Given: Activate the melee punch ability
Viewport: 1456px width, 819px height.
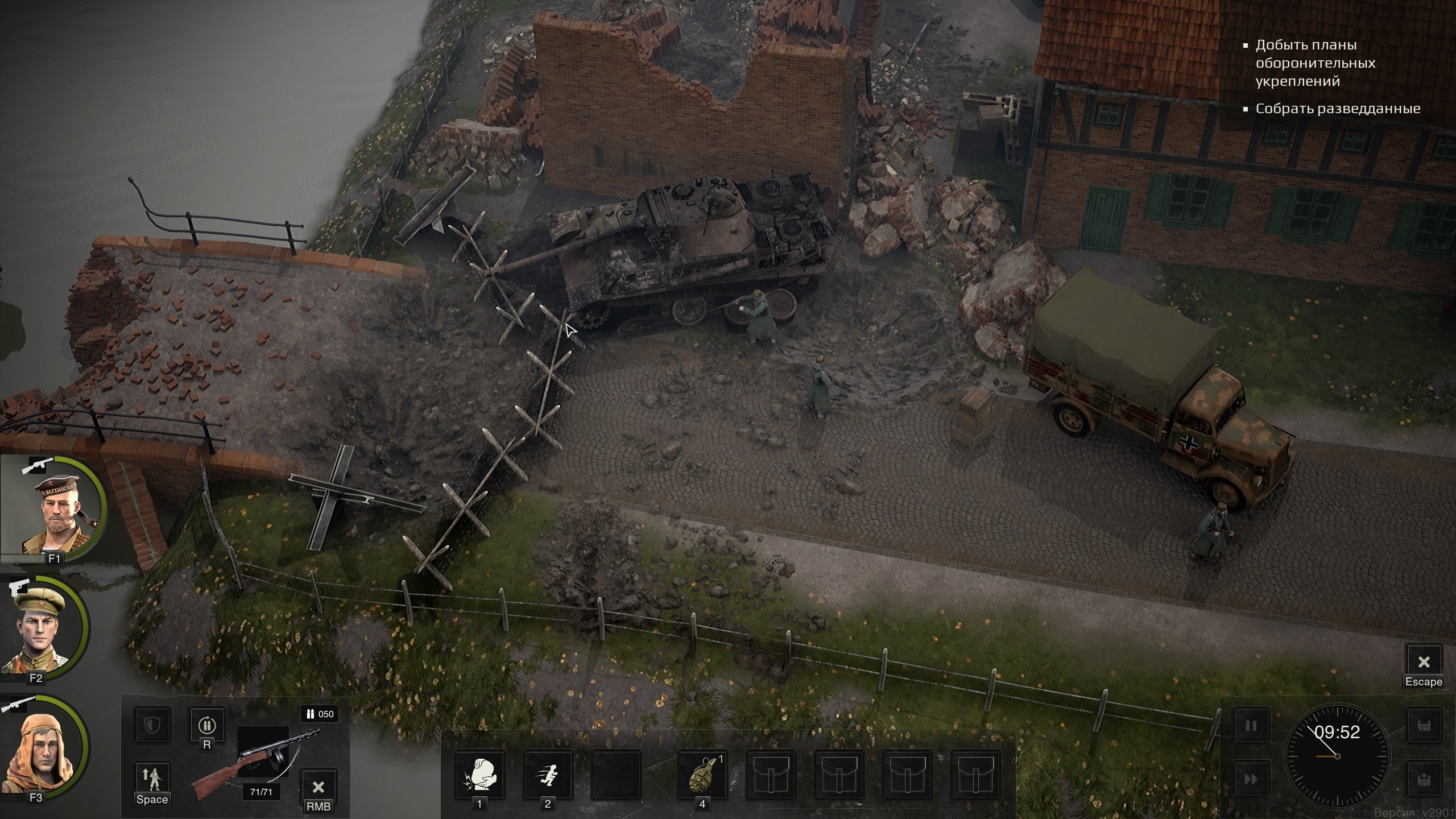Looking at the screenshot, I should click(479, 775).
